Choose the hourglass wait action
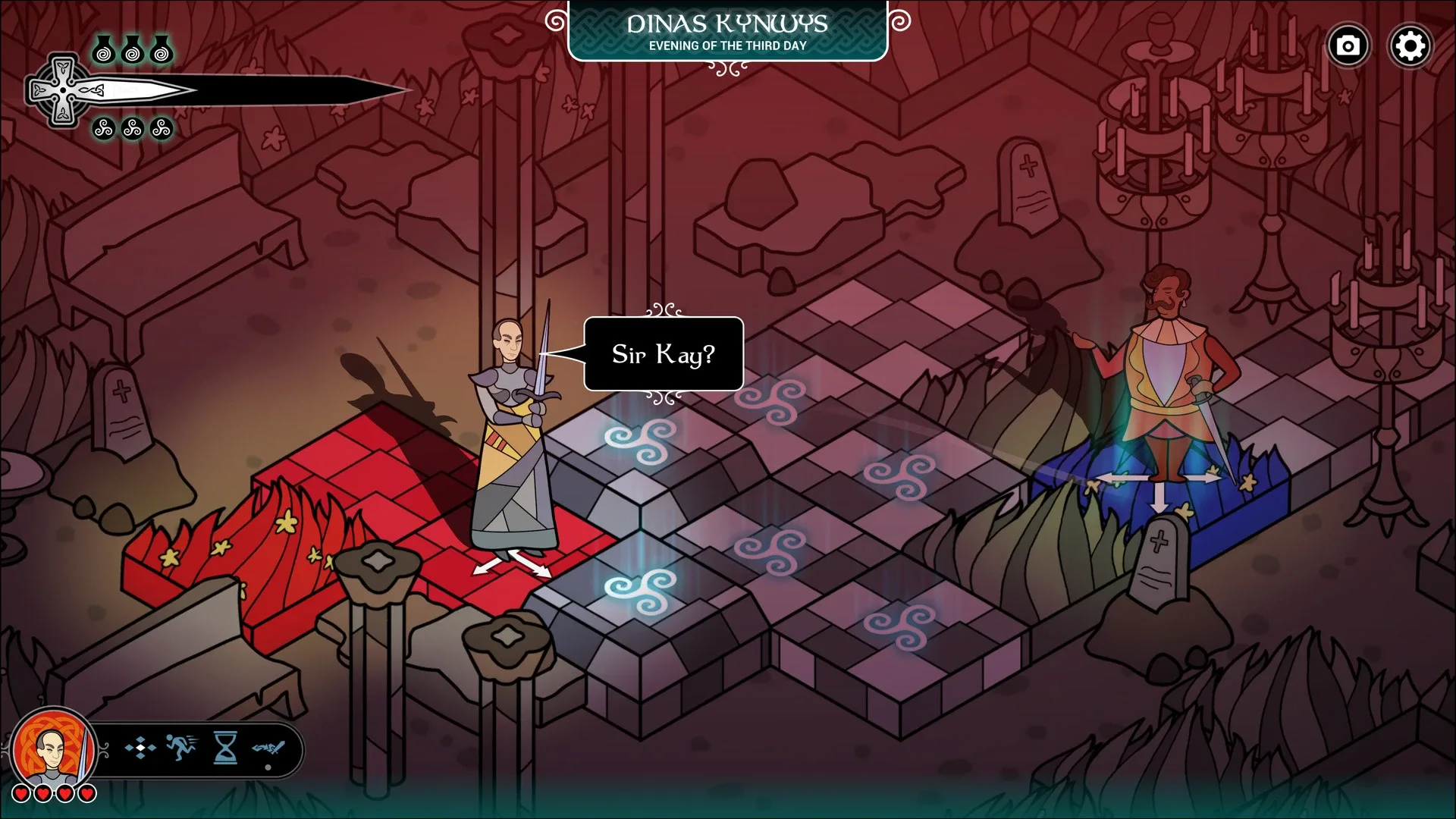 coord(224,747)
